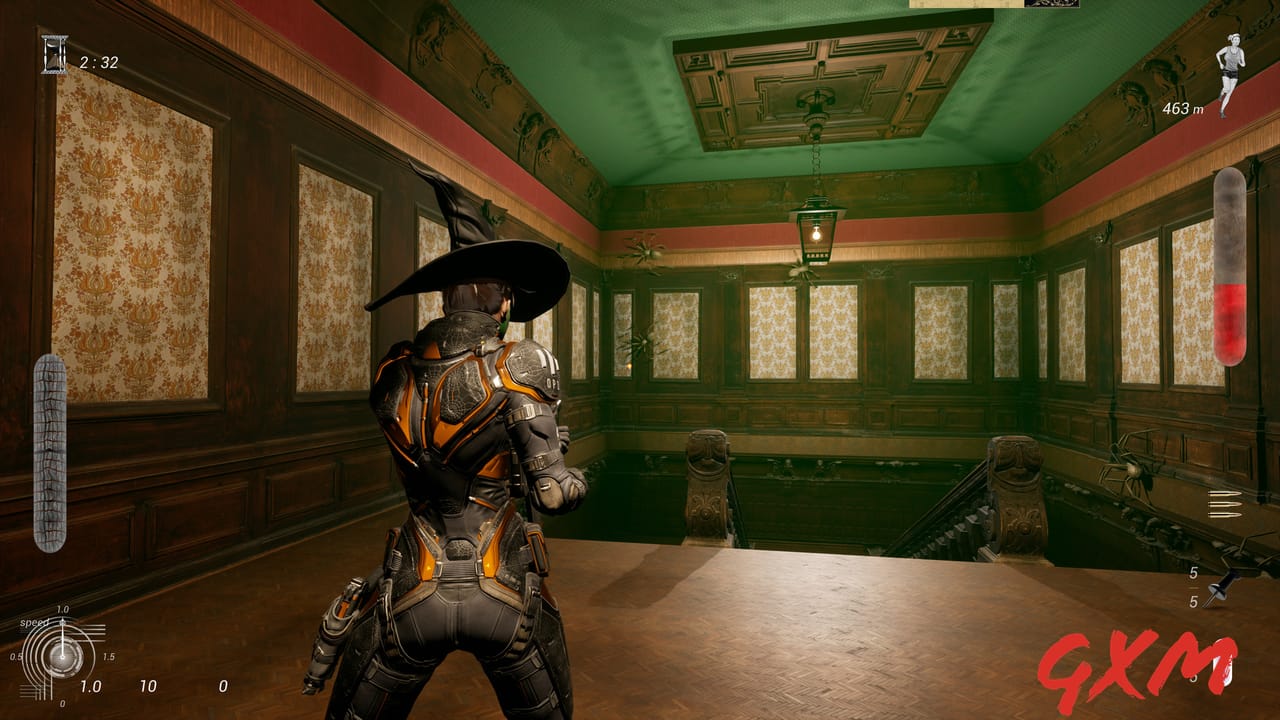Click the lower 5 reserve ammo counter
The width and height of the screenshot is (1280, 720).
(1196, 602)
